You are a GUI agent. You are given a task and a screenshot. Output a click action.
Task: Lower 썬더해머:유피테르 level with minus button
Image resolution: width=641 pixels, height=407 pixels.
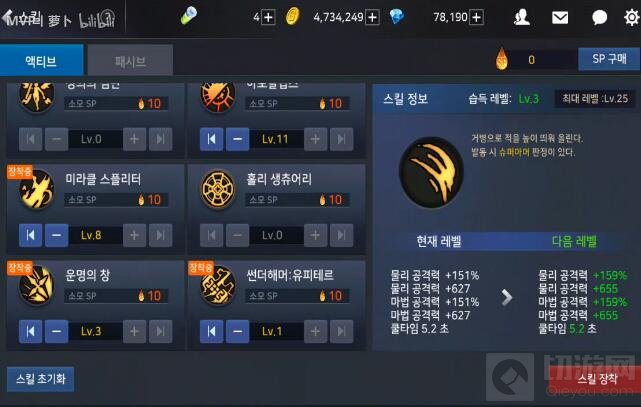238,331
